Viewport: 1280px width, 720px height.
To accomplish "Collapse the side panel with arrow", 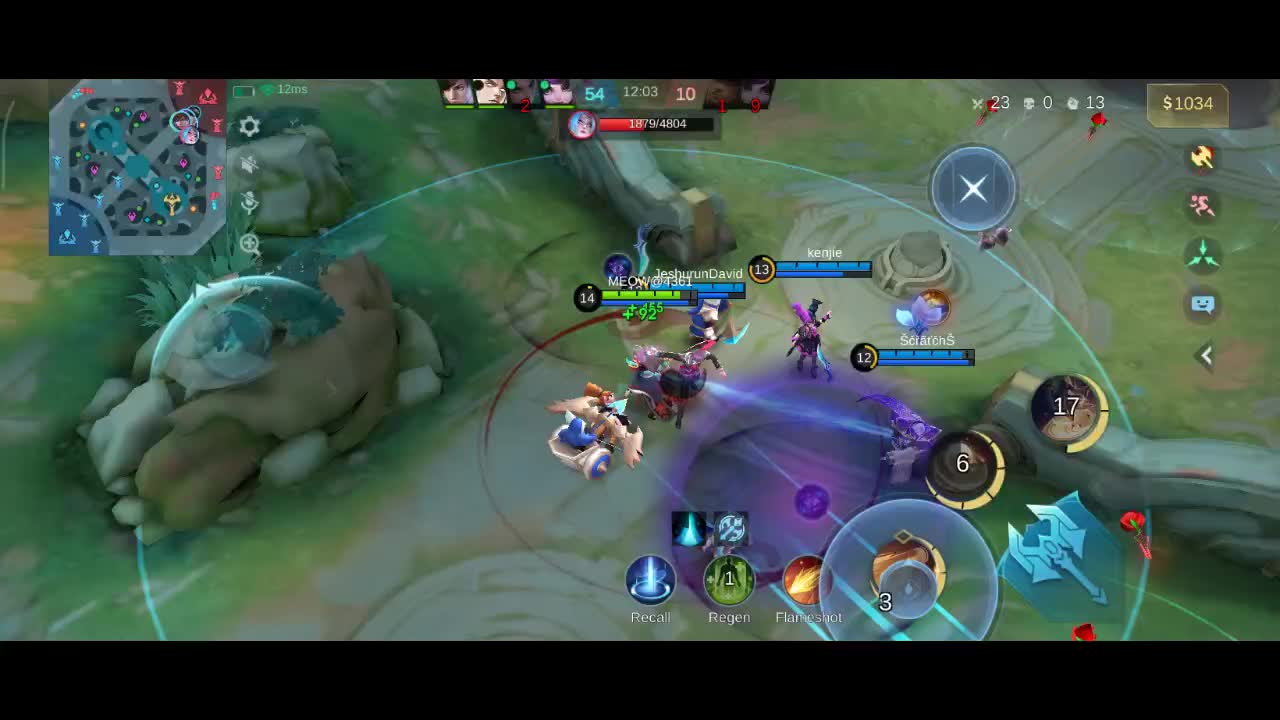I will pos(1206,355).
